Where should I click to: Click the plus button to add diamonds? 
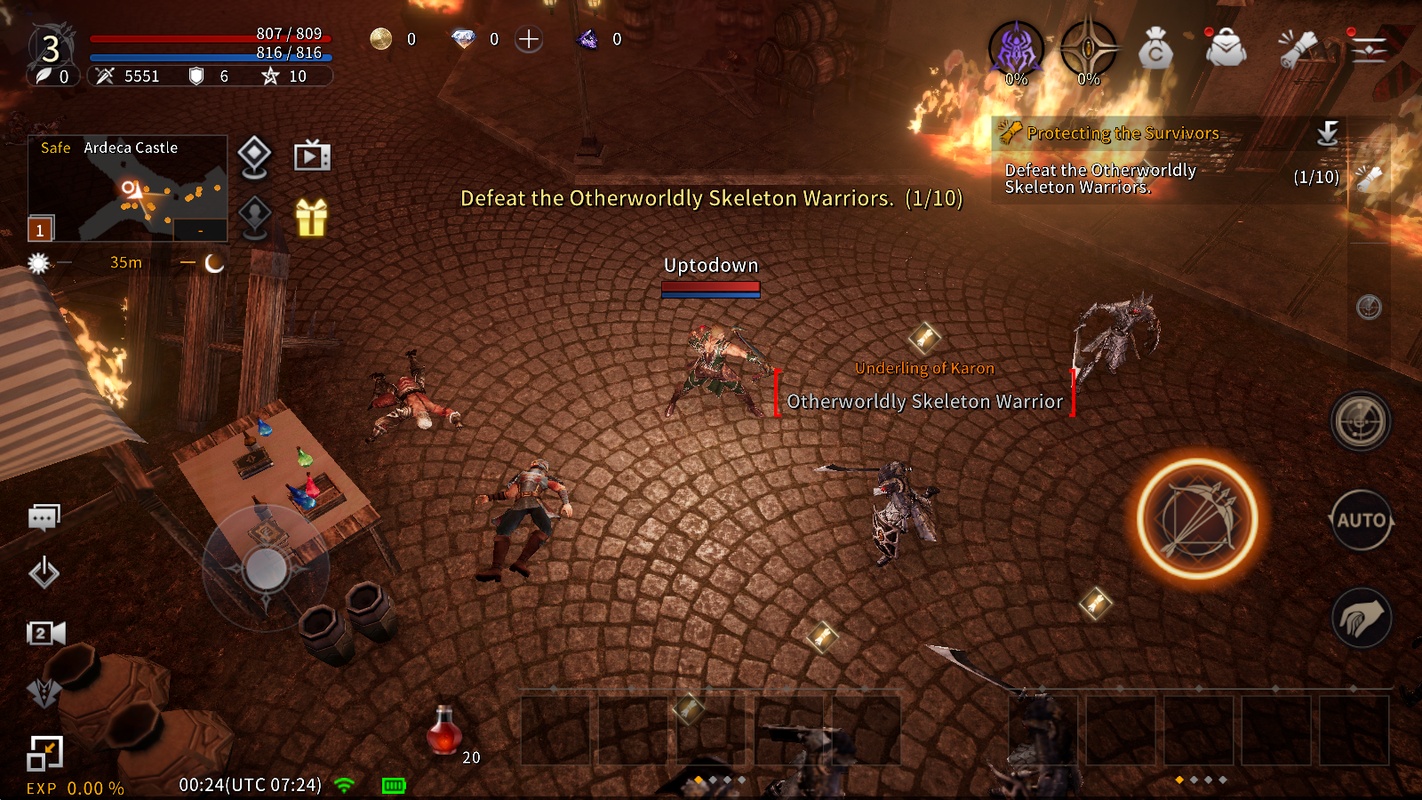tap(528, 40)
